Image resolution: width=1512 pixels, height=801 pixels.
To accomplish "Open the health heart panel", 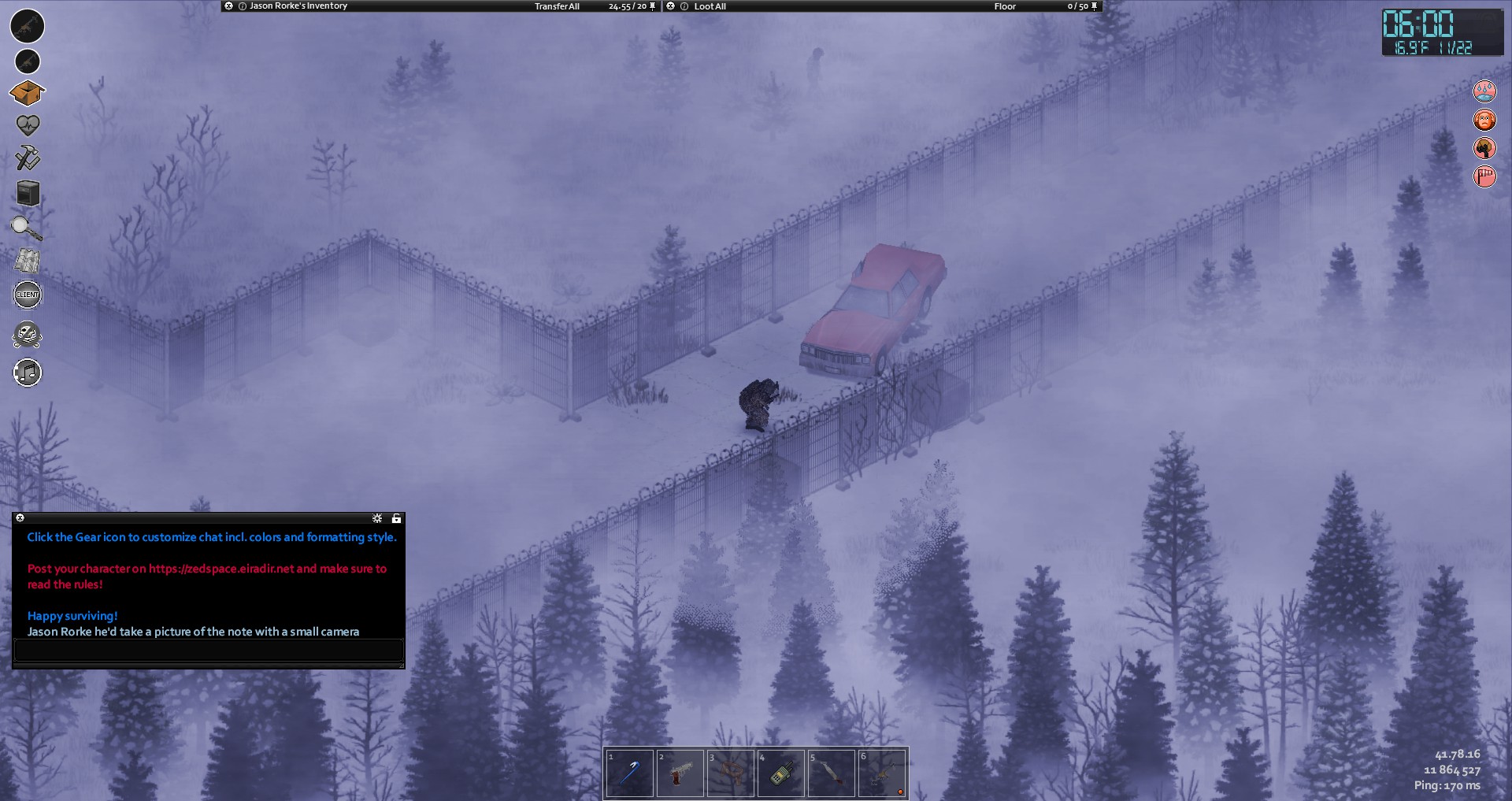I will [28, 125].
